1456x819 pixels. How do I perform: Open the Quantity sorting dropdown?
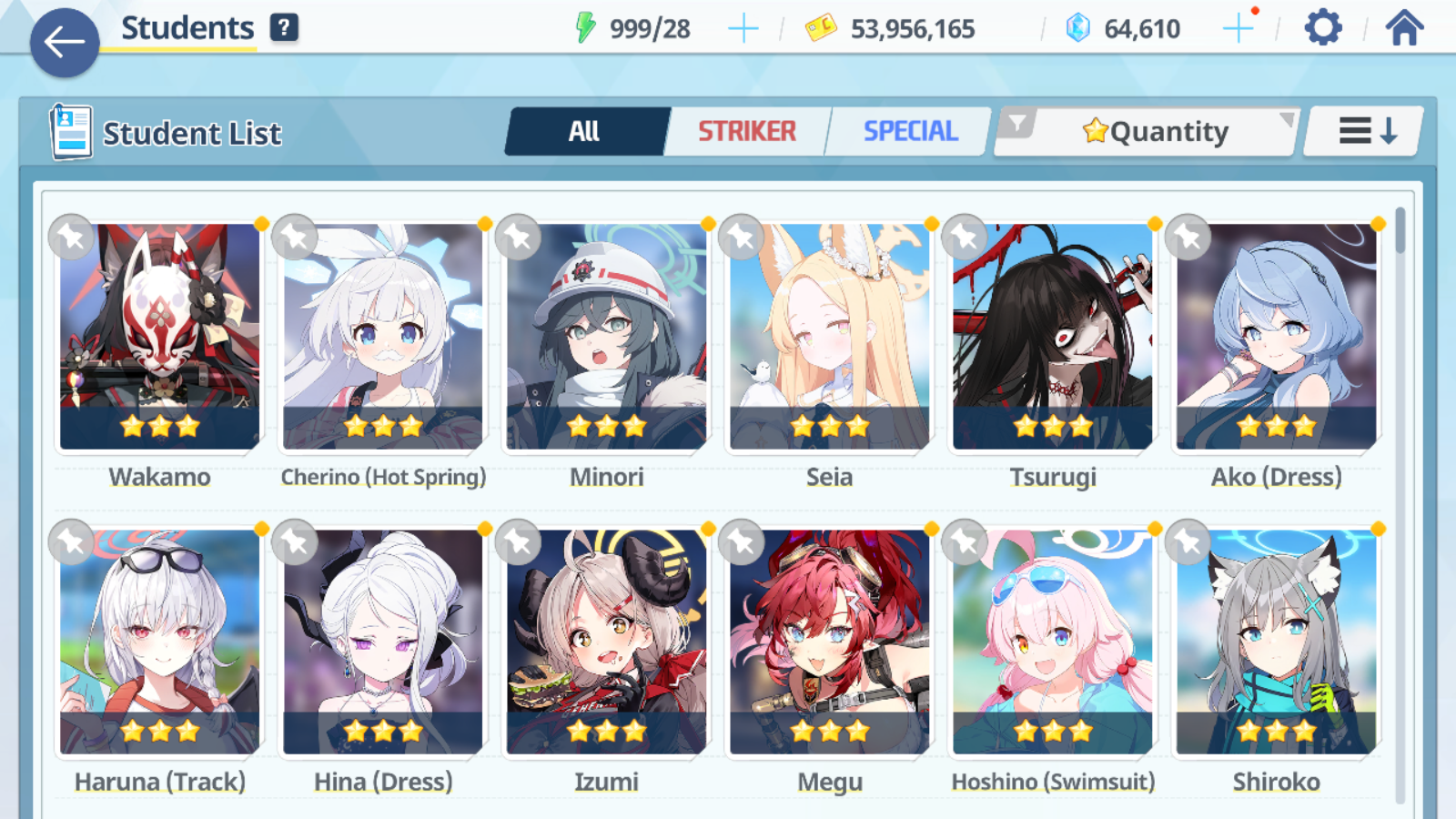click(x=1156, y=131)
